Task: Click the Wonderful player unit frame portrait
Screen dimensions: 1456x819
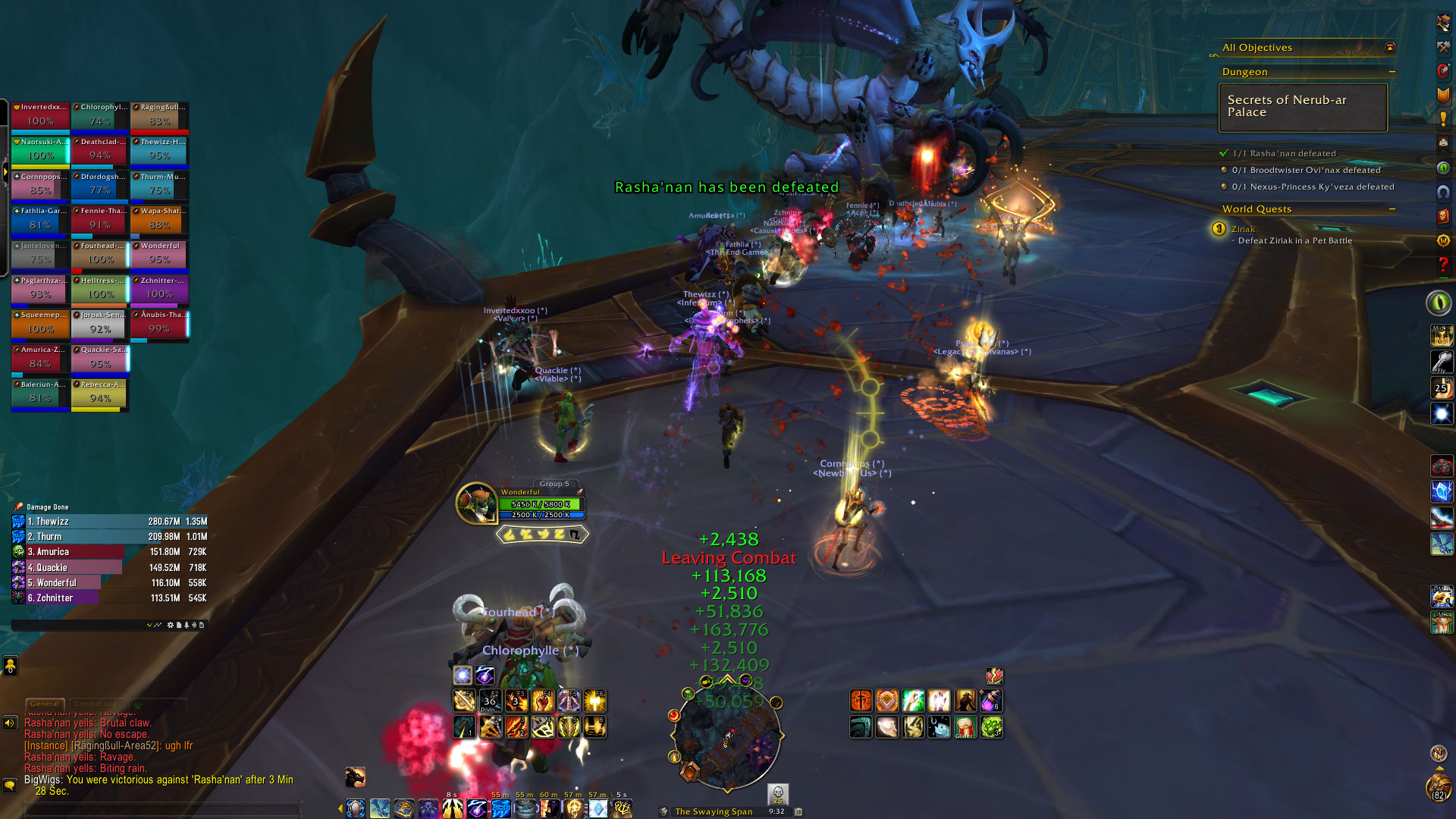Action: pyautogui.click(x=475, y=503)
